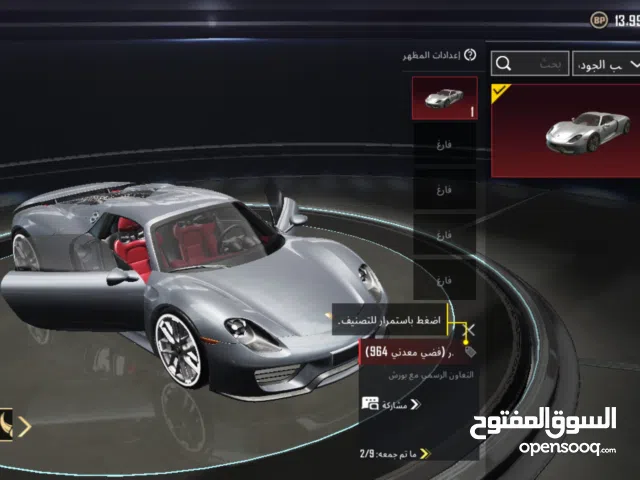Select the silver Porsche skin tile
Viewport: 640px width, 480px height.
565,130
